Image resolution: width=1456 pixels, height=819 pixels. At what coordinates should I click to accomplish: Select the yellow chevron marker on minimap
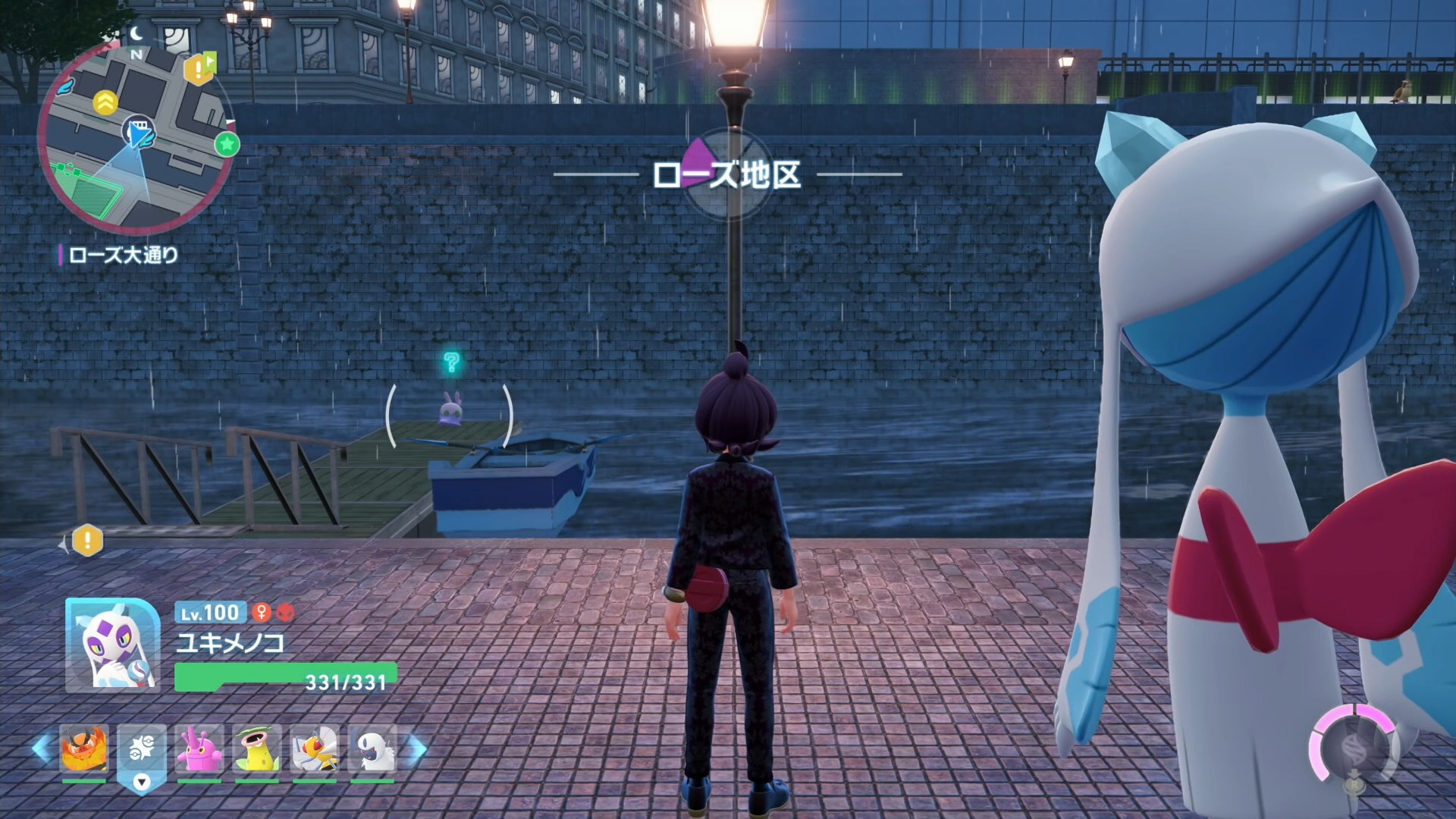tap(105, 102)
